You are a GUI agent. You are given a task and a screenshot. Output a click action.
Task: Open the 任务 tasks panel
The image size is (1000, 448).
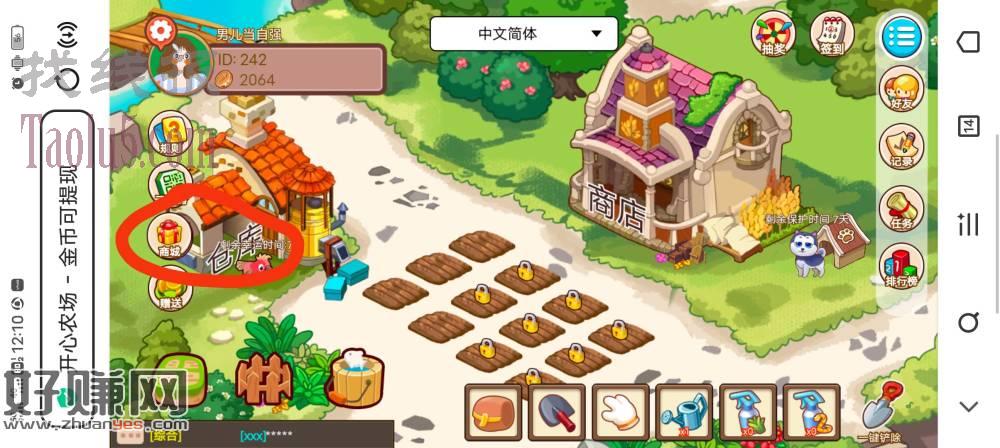click(x=901, y=209)
